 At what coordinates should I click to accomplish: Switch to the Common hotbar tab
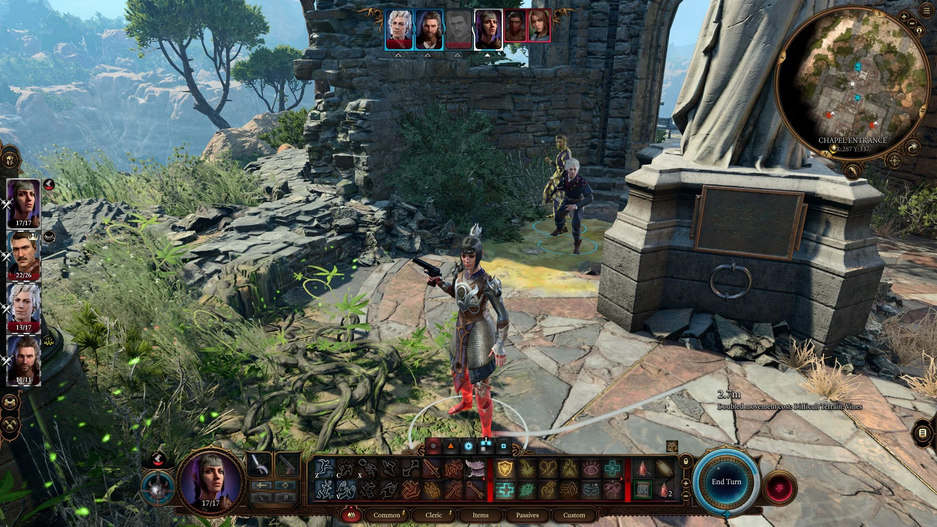tap(385, 515)
